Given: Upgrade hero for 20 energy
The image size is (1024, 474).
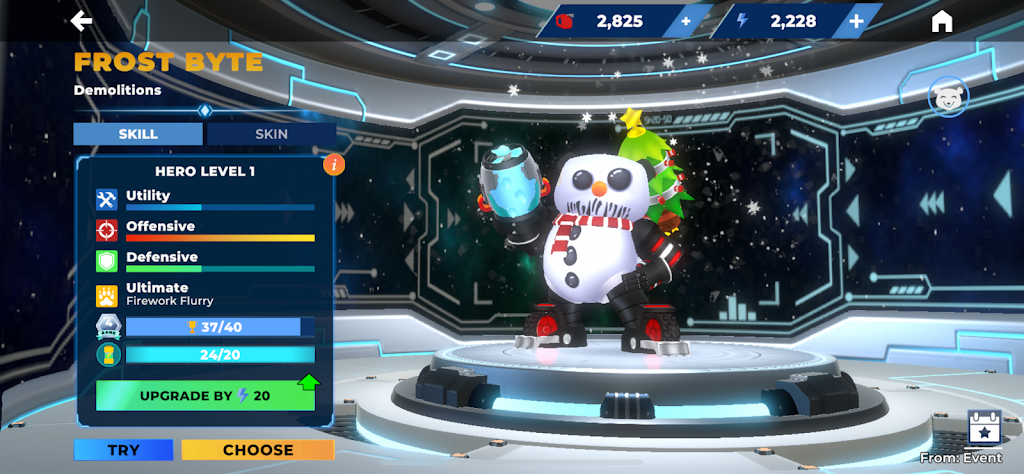Looking at the screenshot, I should (205, 395).
